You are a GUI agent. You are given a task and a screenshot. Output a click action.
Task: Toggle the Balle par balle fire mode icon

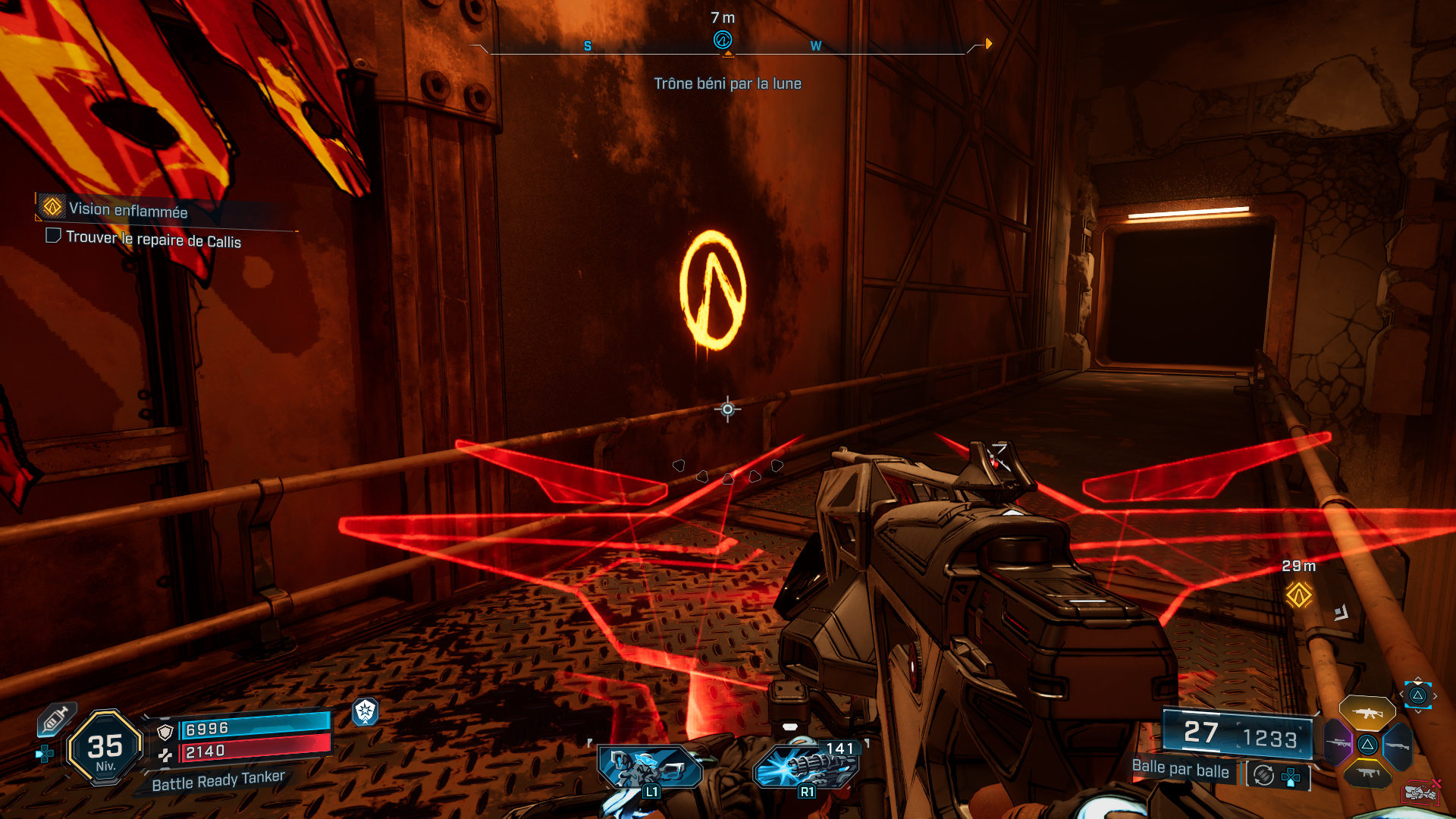click(x=1263, y=775)
